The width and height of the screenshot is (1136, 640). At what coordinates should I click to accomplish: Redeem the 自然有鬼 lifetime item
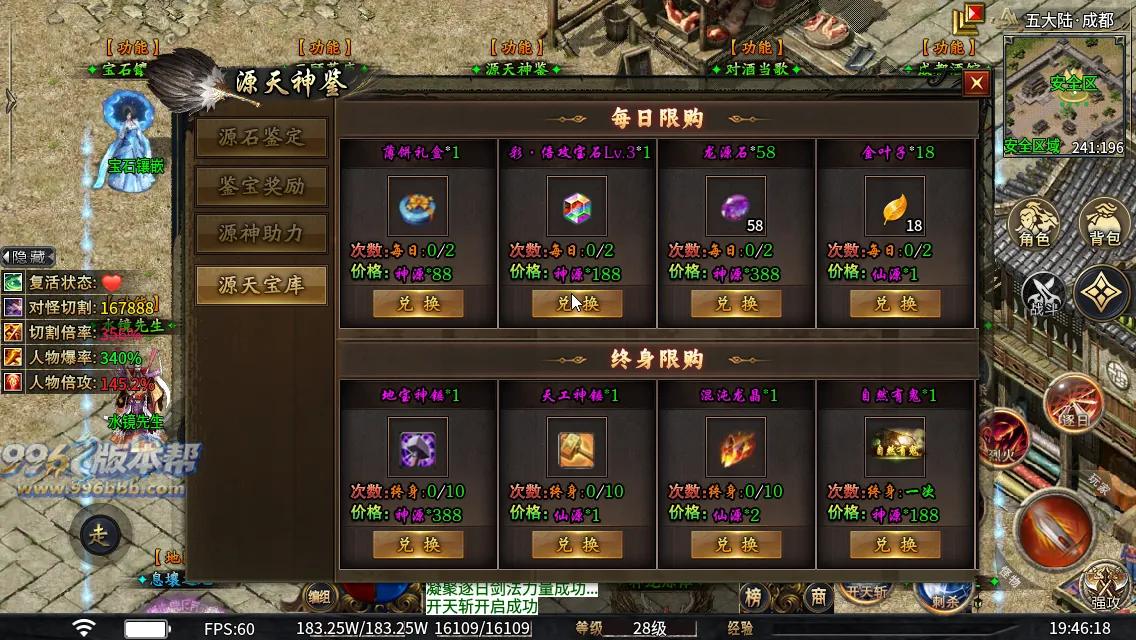(895, 545)
